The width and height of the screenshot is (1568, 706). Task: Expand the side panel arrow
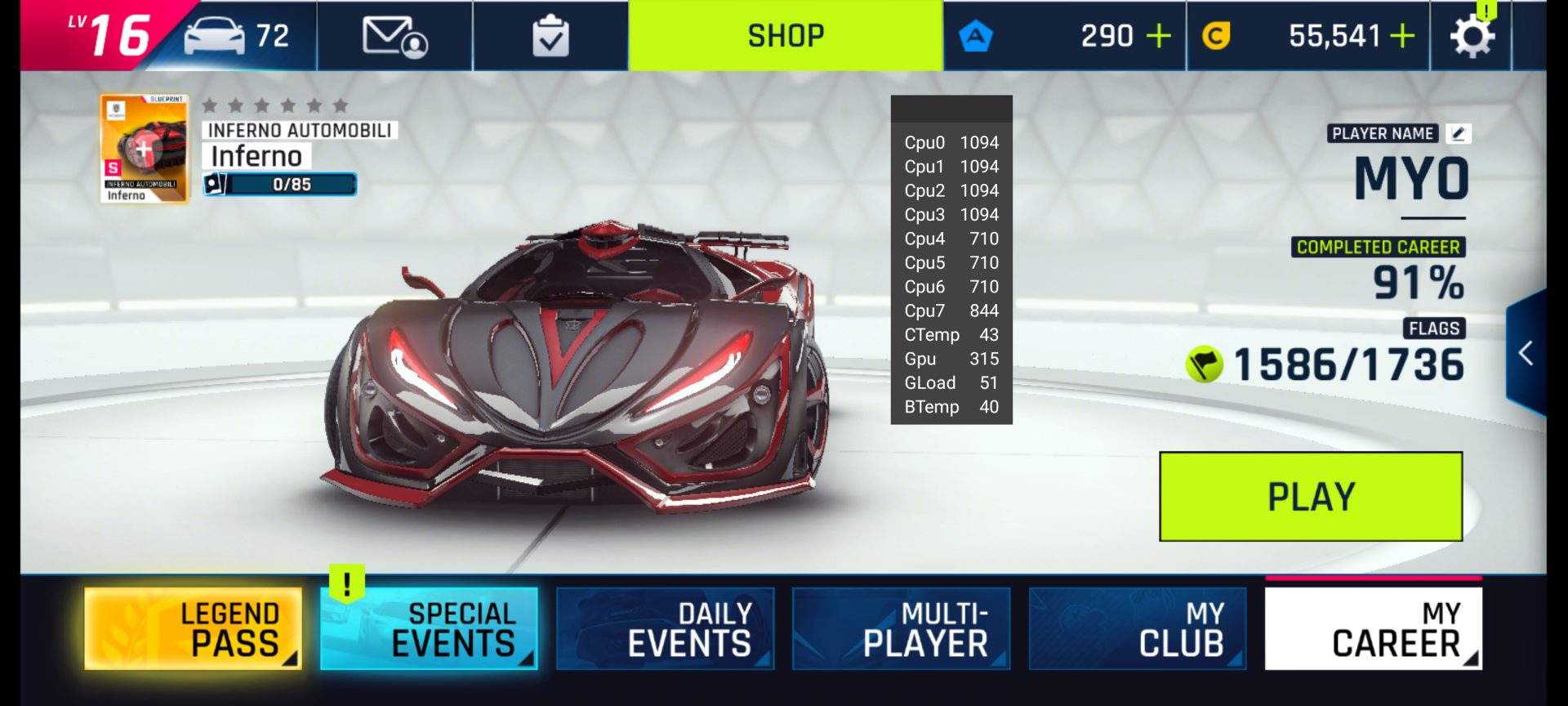pyautogui.click(x=1526, y=353)
